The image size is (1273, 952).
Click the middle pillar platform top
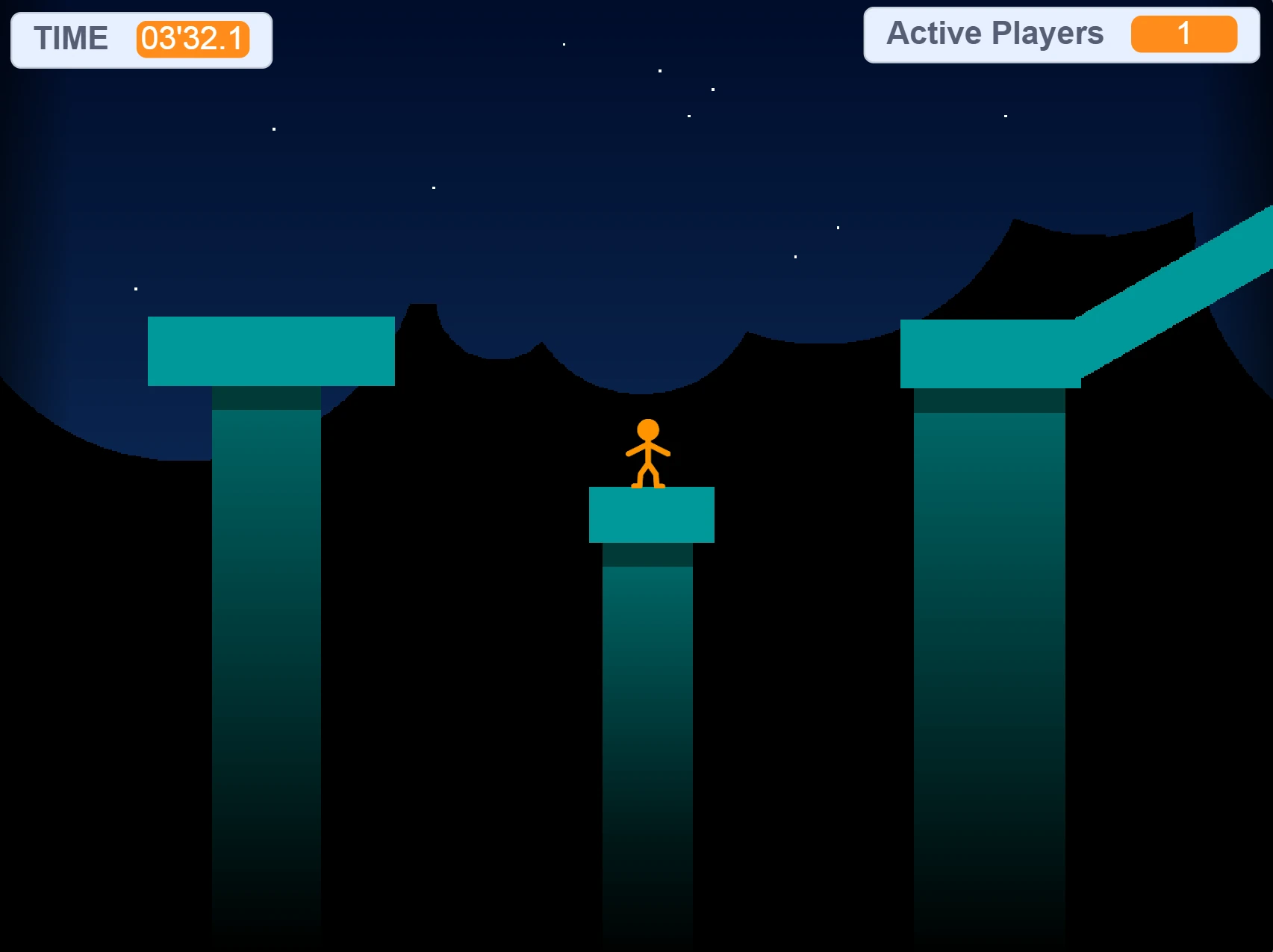652,514
